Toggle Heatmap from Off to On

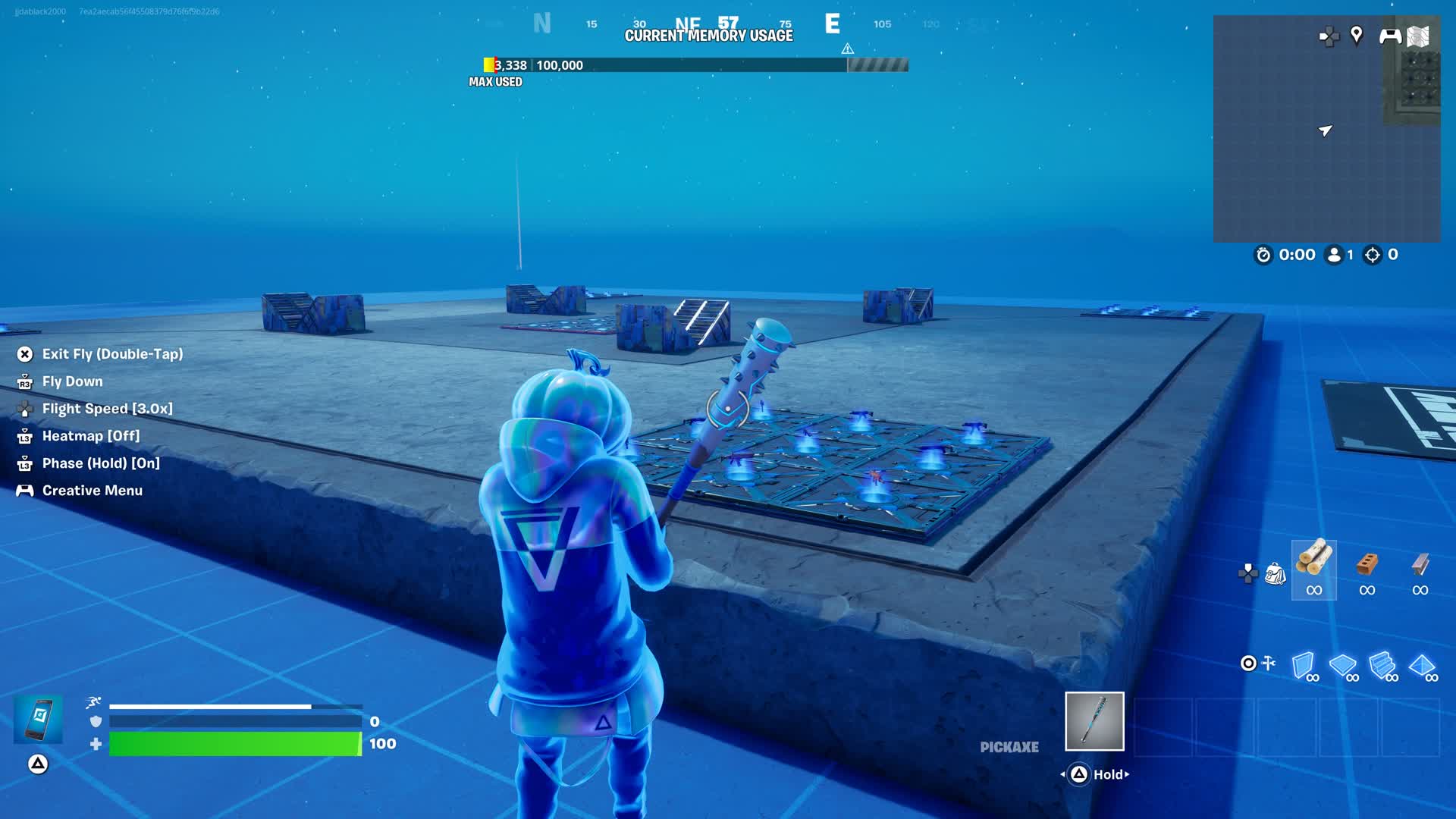(x=91, y=435)
